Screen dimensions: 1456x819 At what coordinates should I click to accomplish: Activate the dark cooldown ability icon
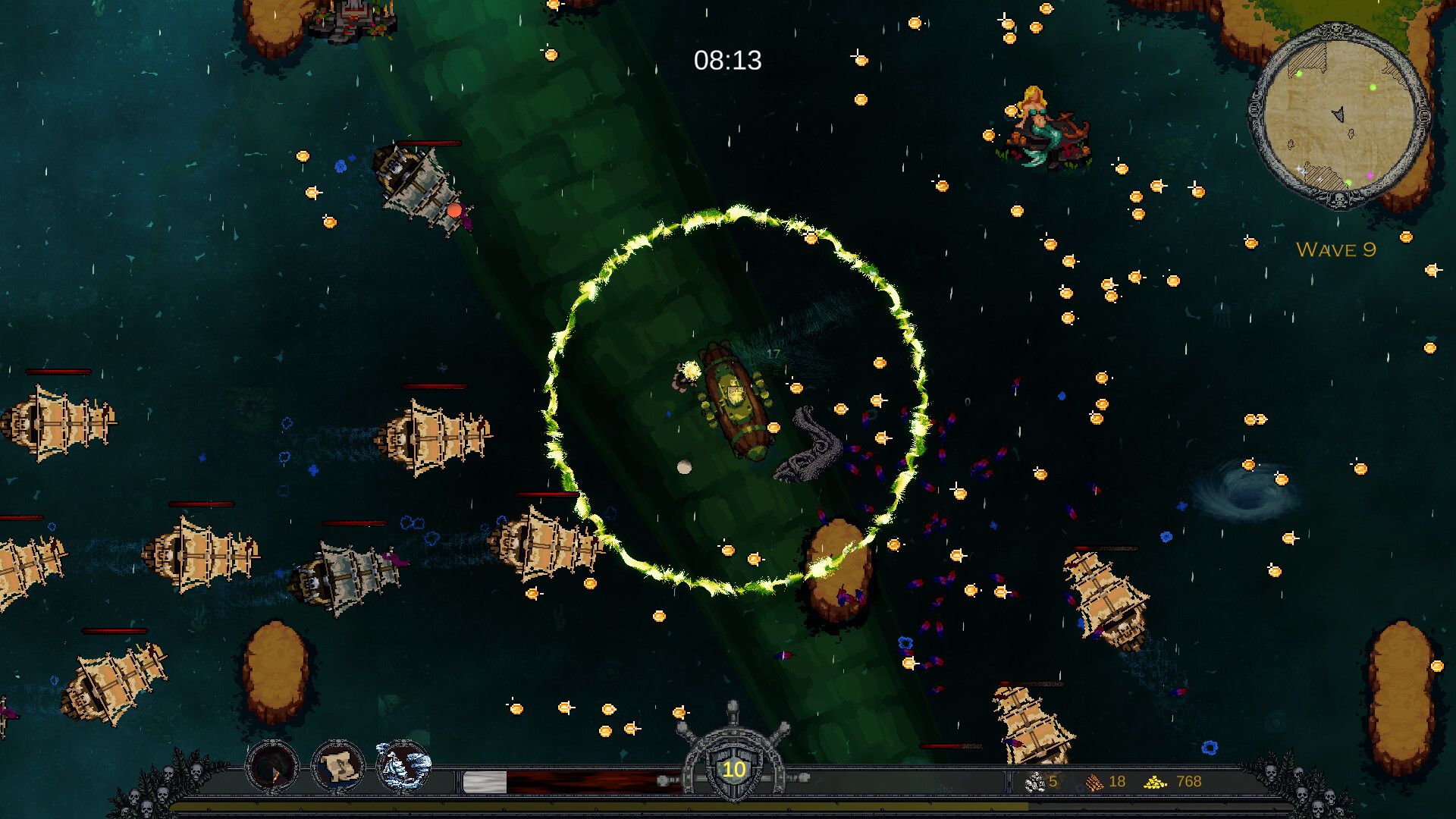tap(272, 767)
